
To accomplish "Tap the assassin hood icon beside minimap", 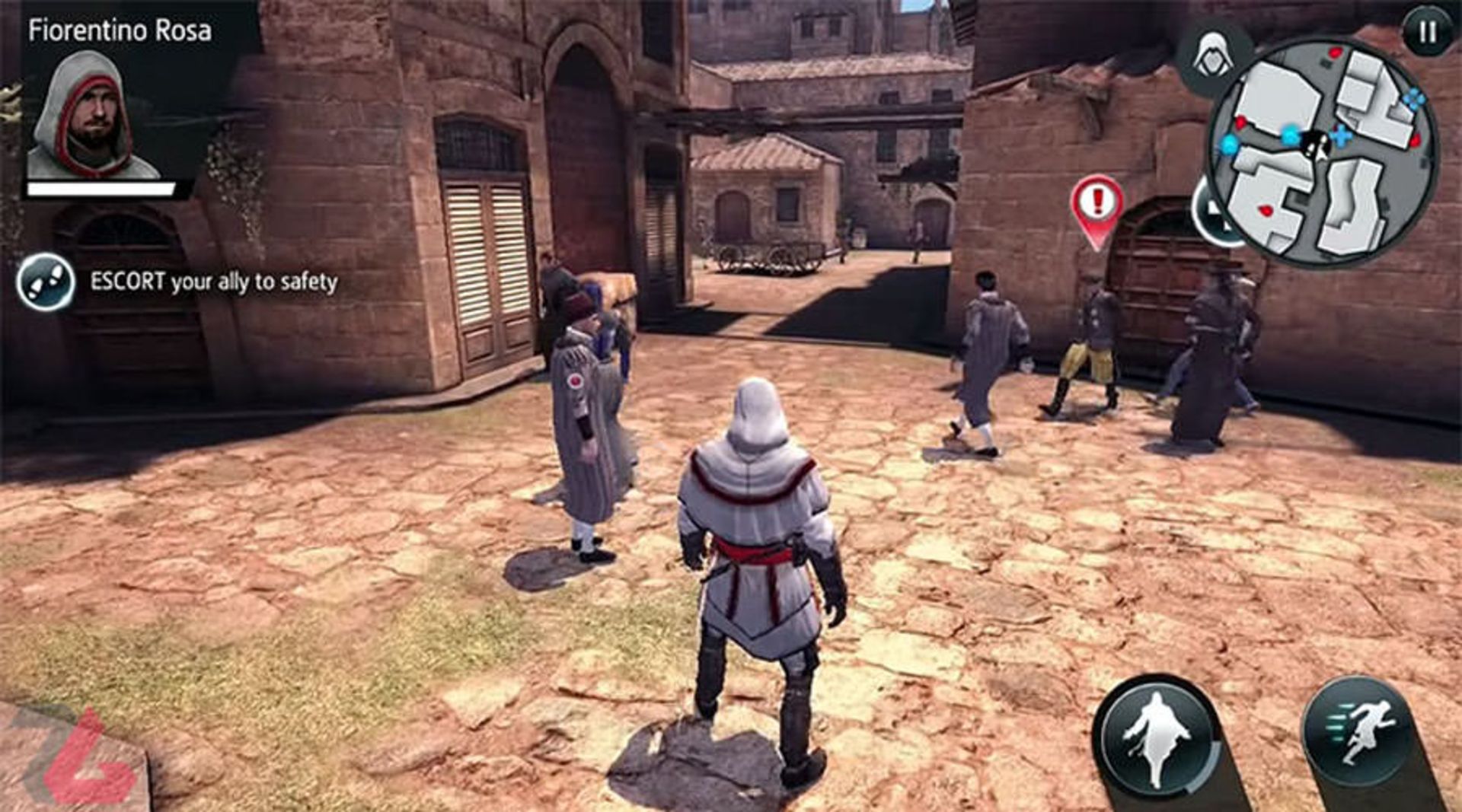I will [1212, 57].
